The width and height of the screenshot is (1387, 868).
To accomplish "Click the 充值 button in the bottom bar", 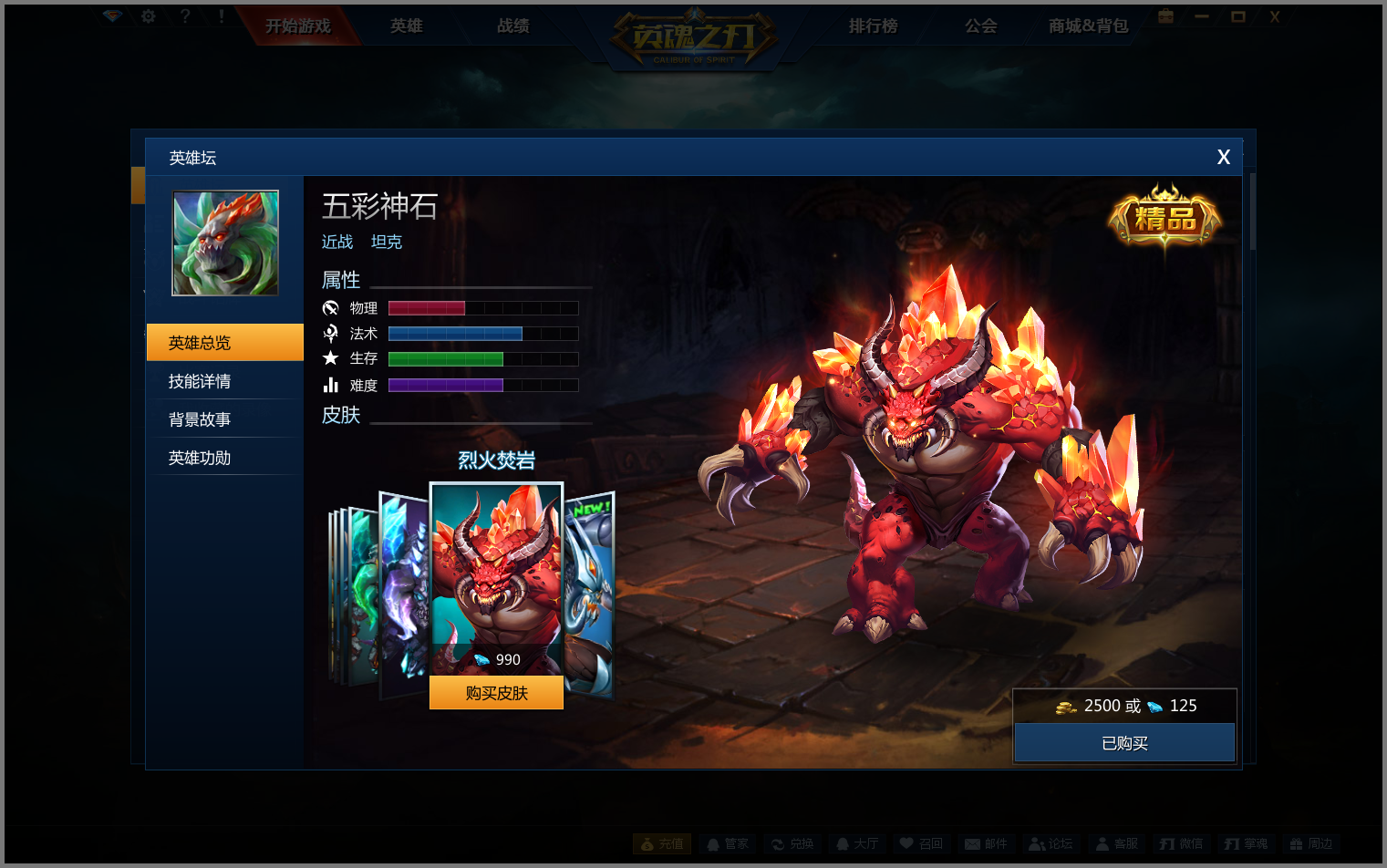I will (662, 844).
